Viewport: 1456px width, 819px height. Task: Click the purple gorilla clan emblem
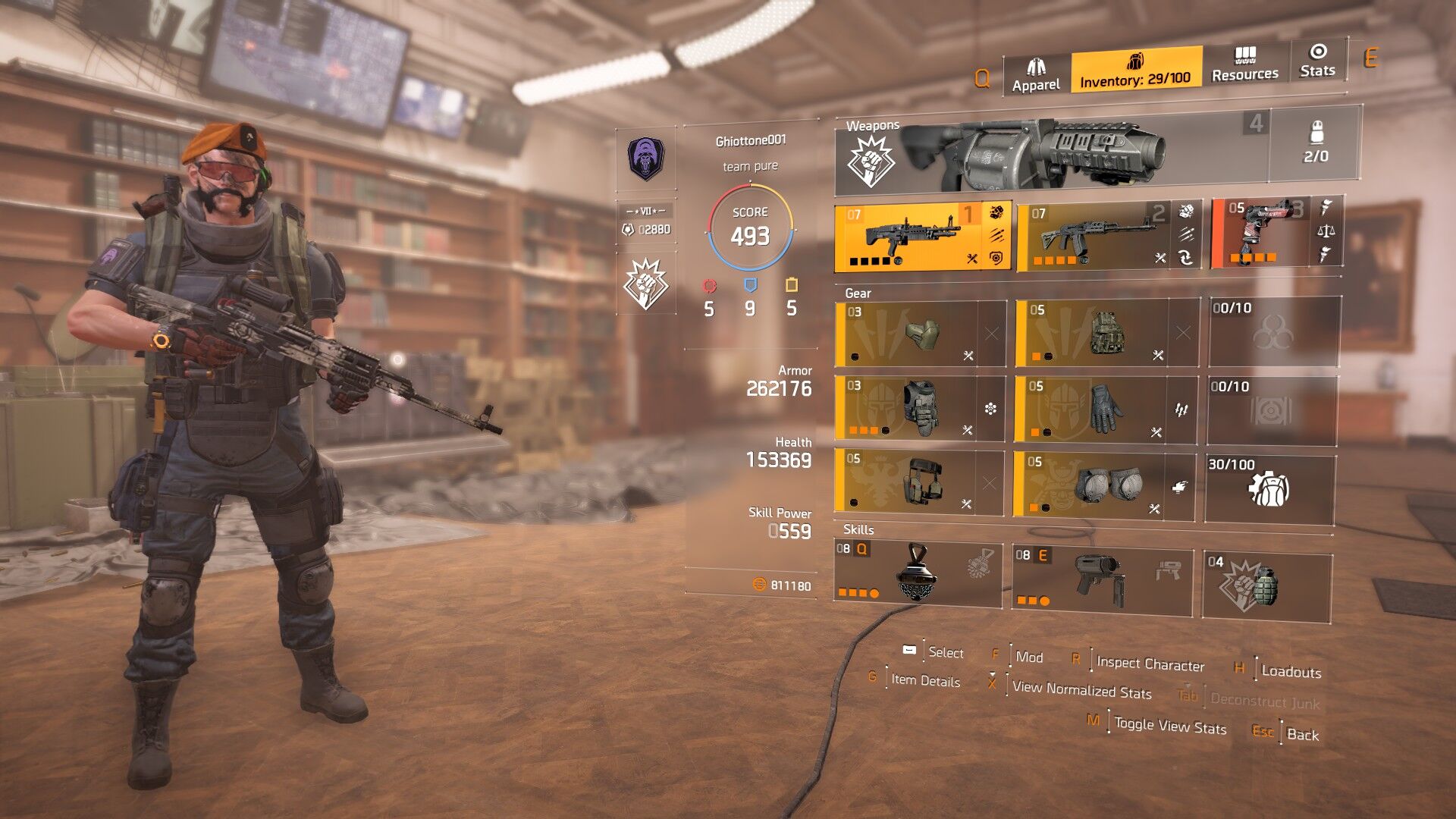pyautogui.click(x=645, y=158)
